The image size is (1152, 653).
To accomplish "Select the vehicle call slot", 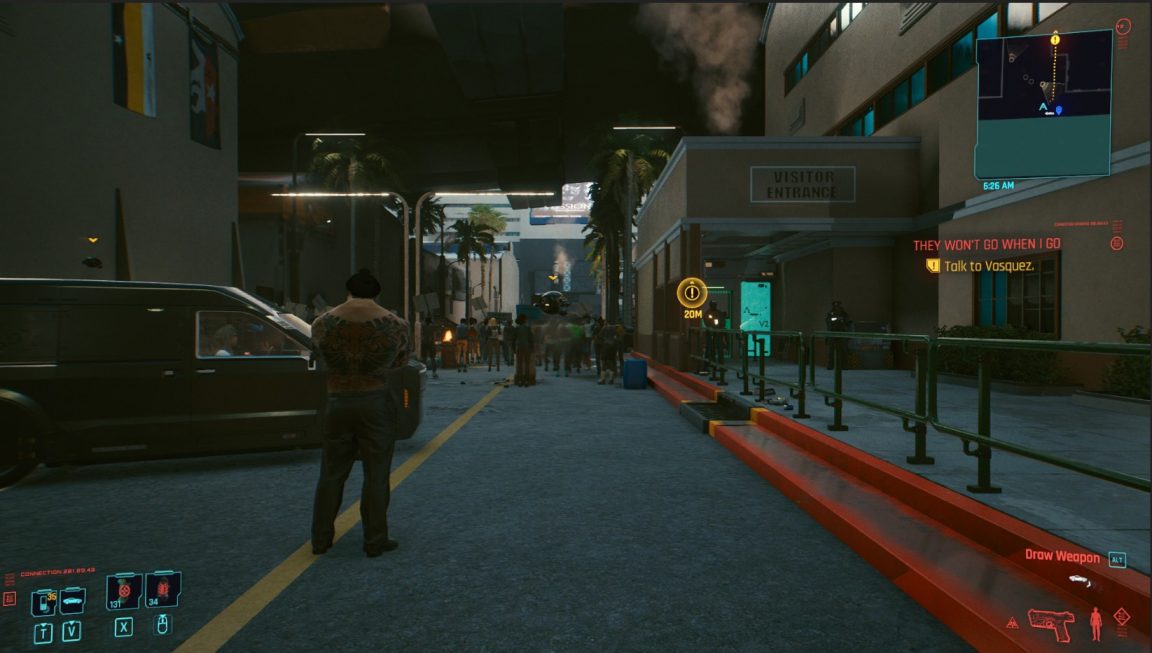I will (x=72, y=601).
